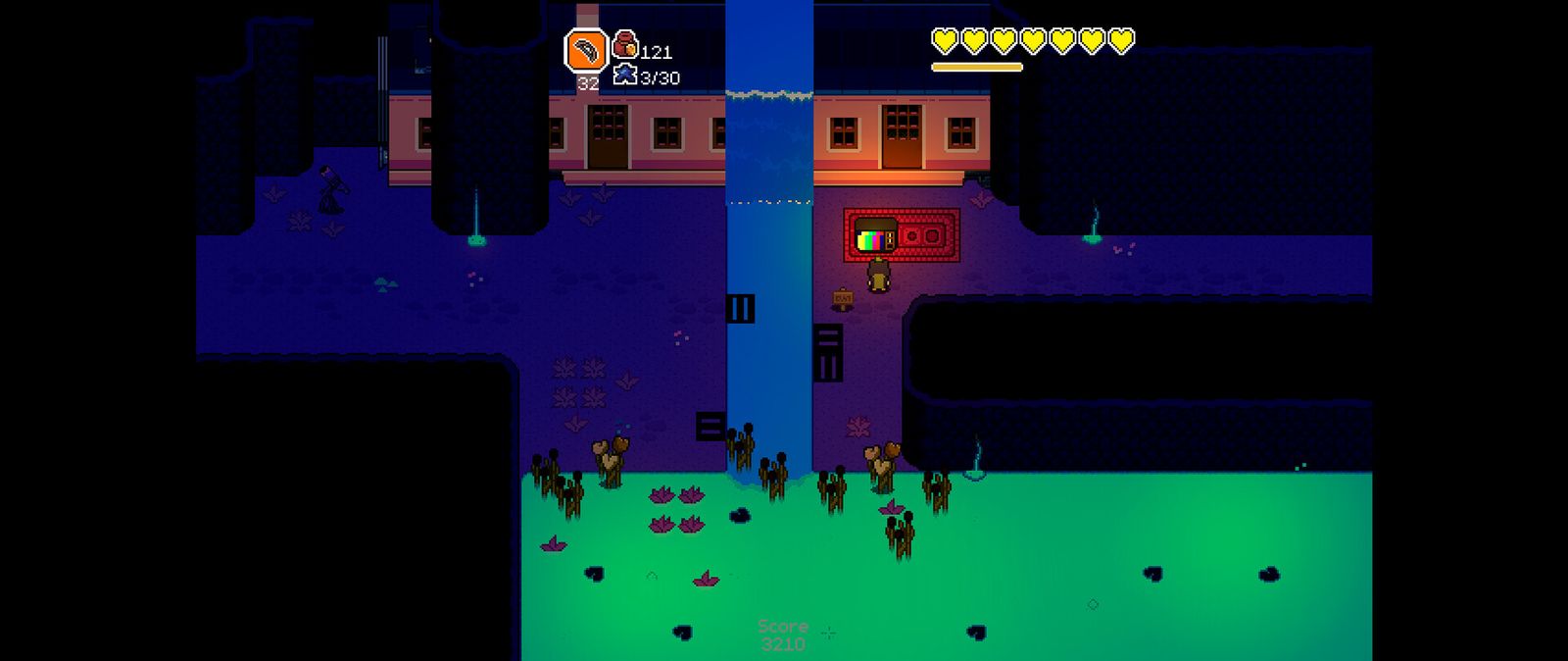This screenshot has height=661, width=1568.
Task: Select the orange boomerang item slot
Action: pyautogui.click(x=585, y=51)
